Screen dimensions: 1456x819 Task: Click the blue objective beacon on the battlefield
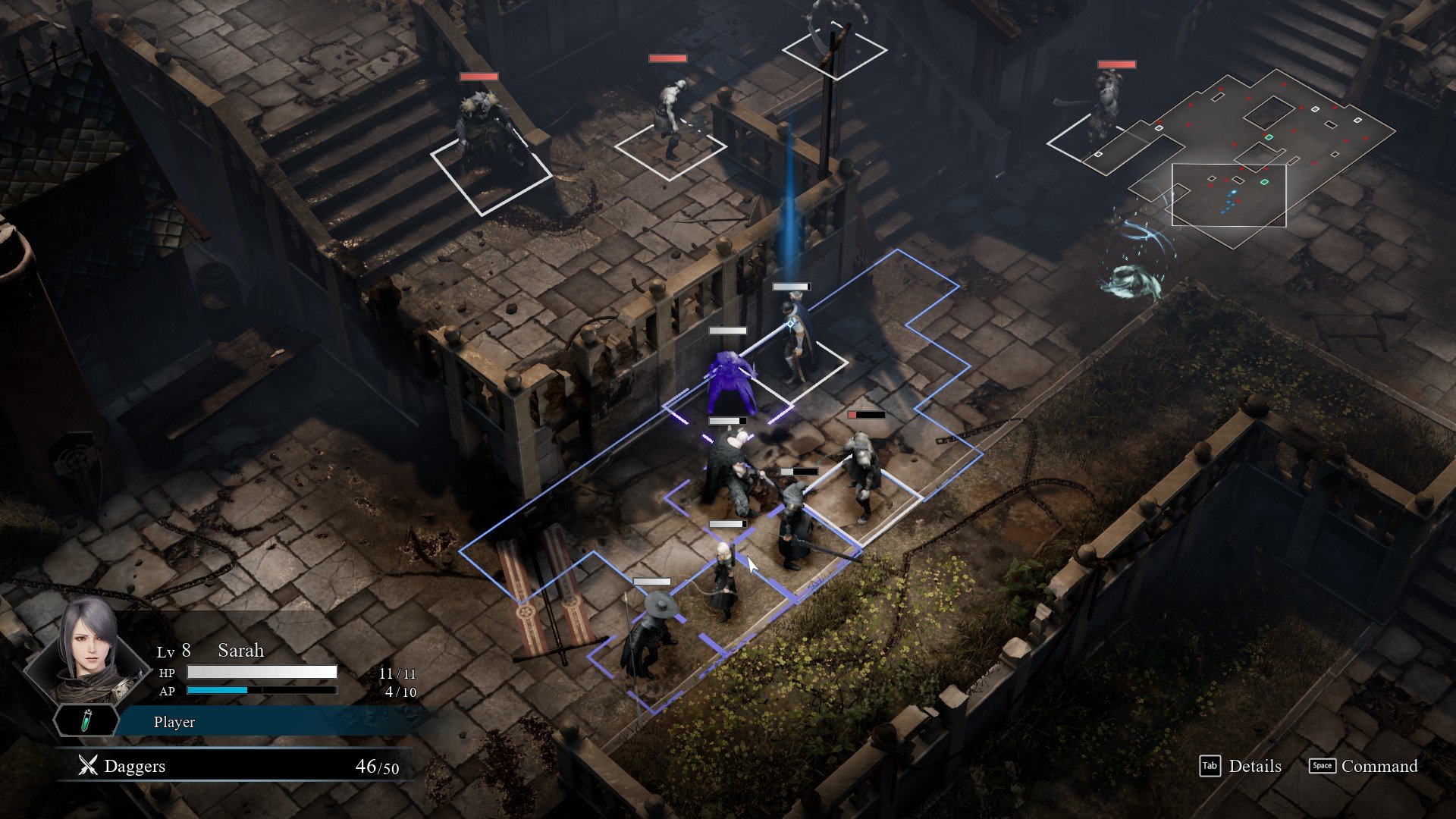pos(789,212)
